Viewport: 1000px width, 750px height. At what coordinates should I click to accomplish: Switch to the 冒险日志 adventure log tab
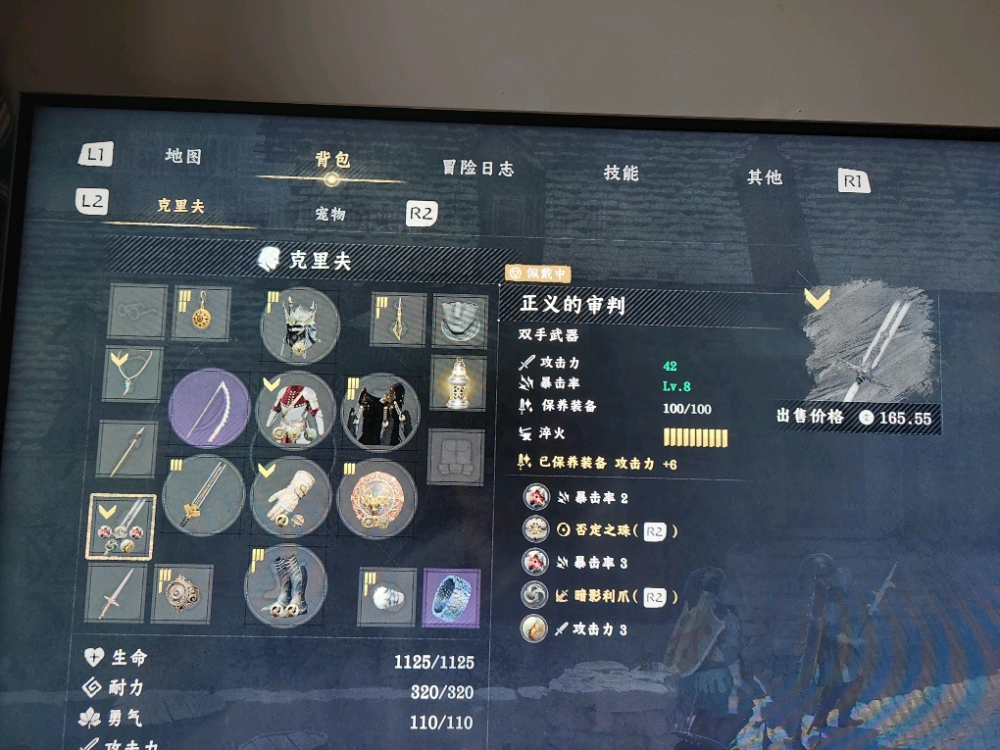[478, 168]
